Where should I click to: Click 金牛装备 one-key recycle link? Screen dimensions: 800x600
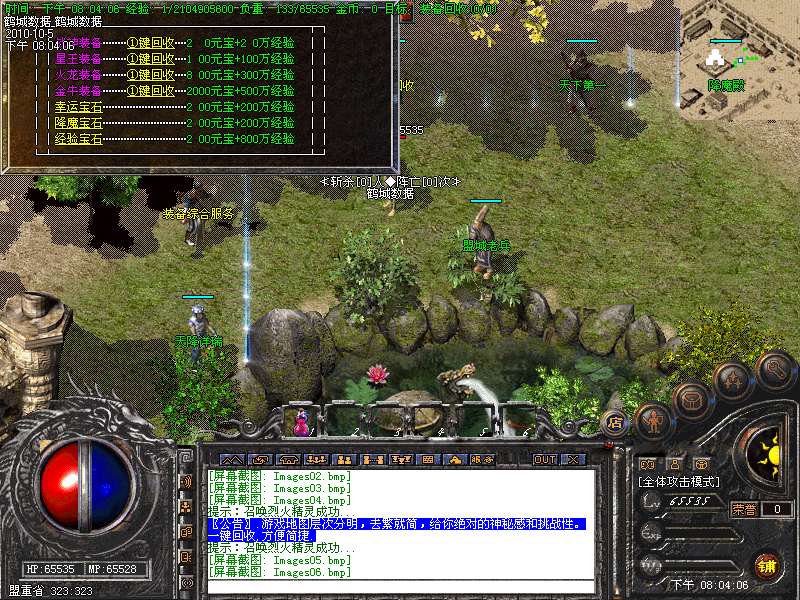tap(152, 91)
